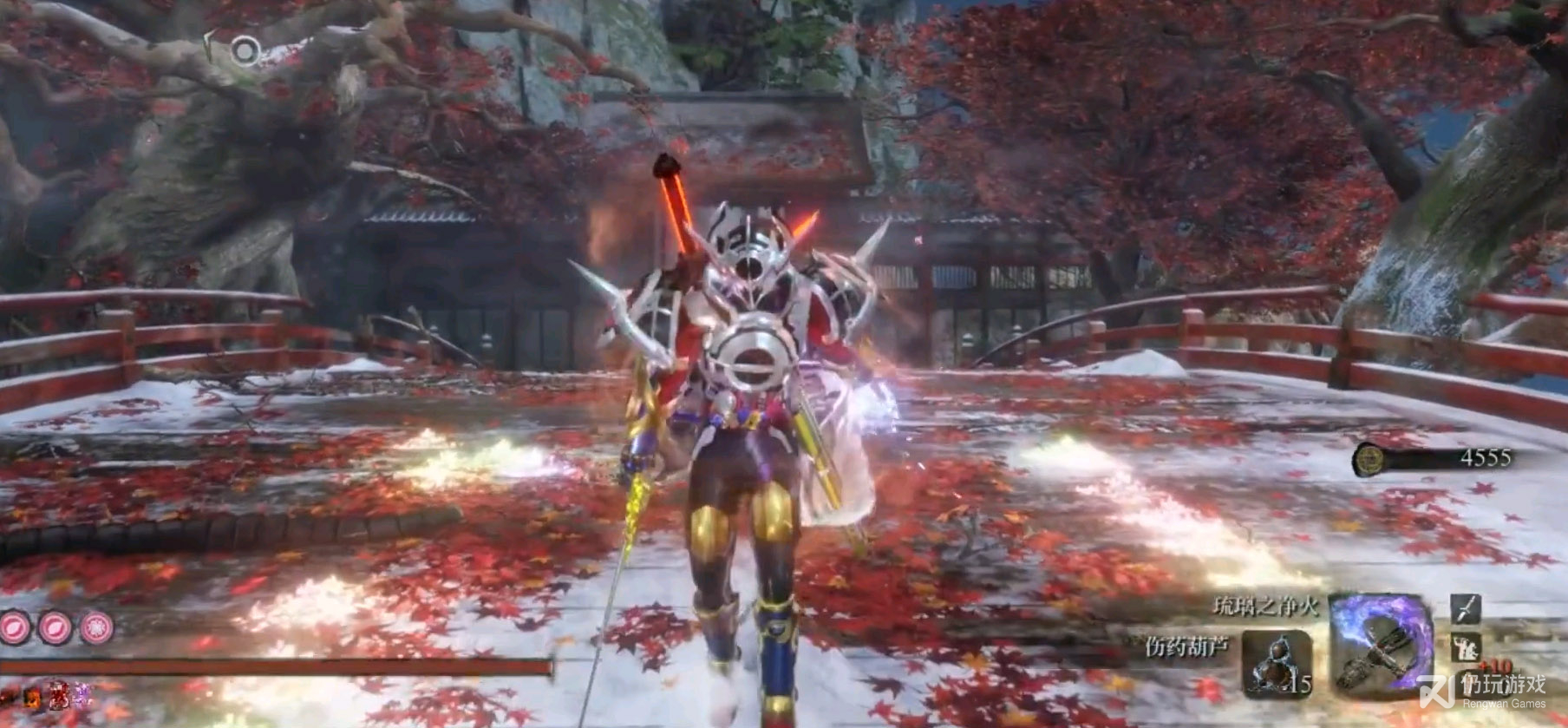Click the orange flame status icon

pyautogui.click(x=33, y=692)
